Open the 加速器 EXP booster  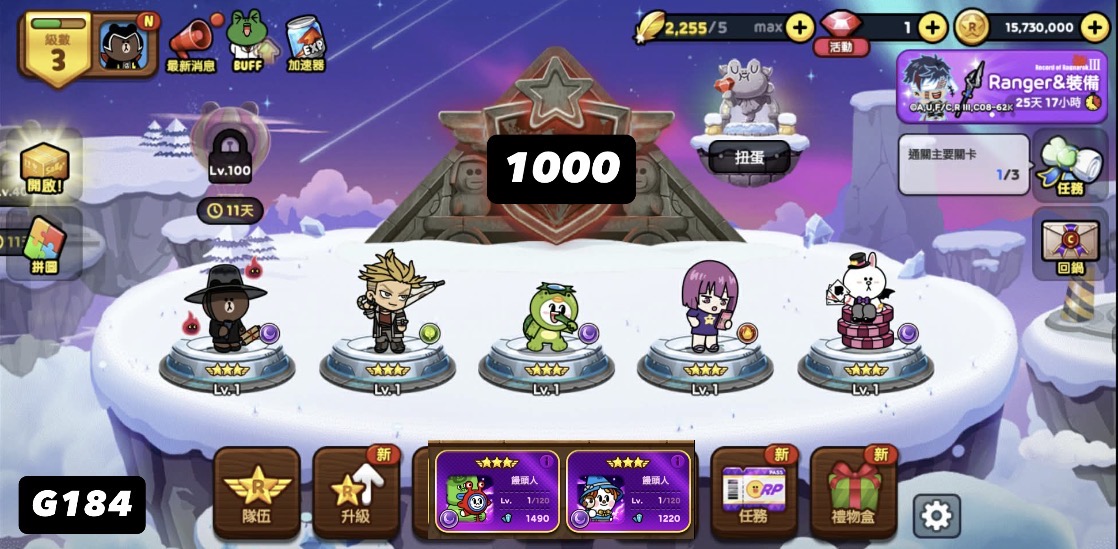click(304, 42)
